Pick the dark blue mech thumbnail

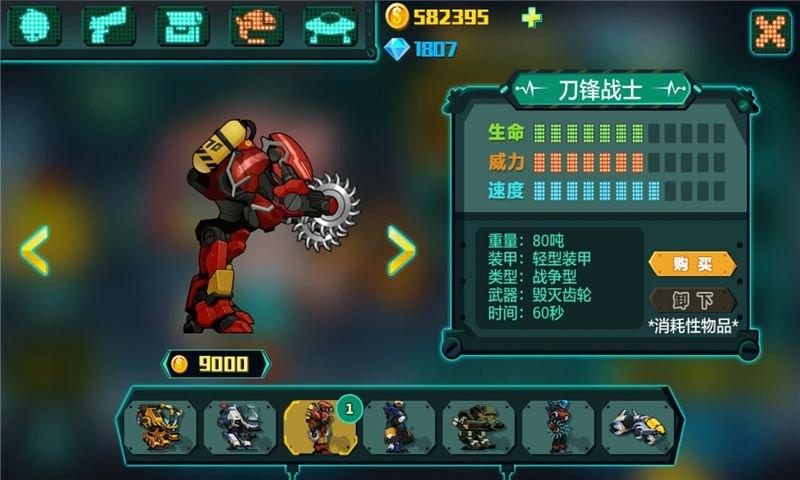(x=398, y=427)
